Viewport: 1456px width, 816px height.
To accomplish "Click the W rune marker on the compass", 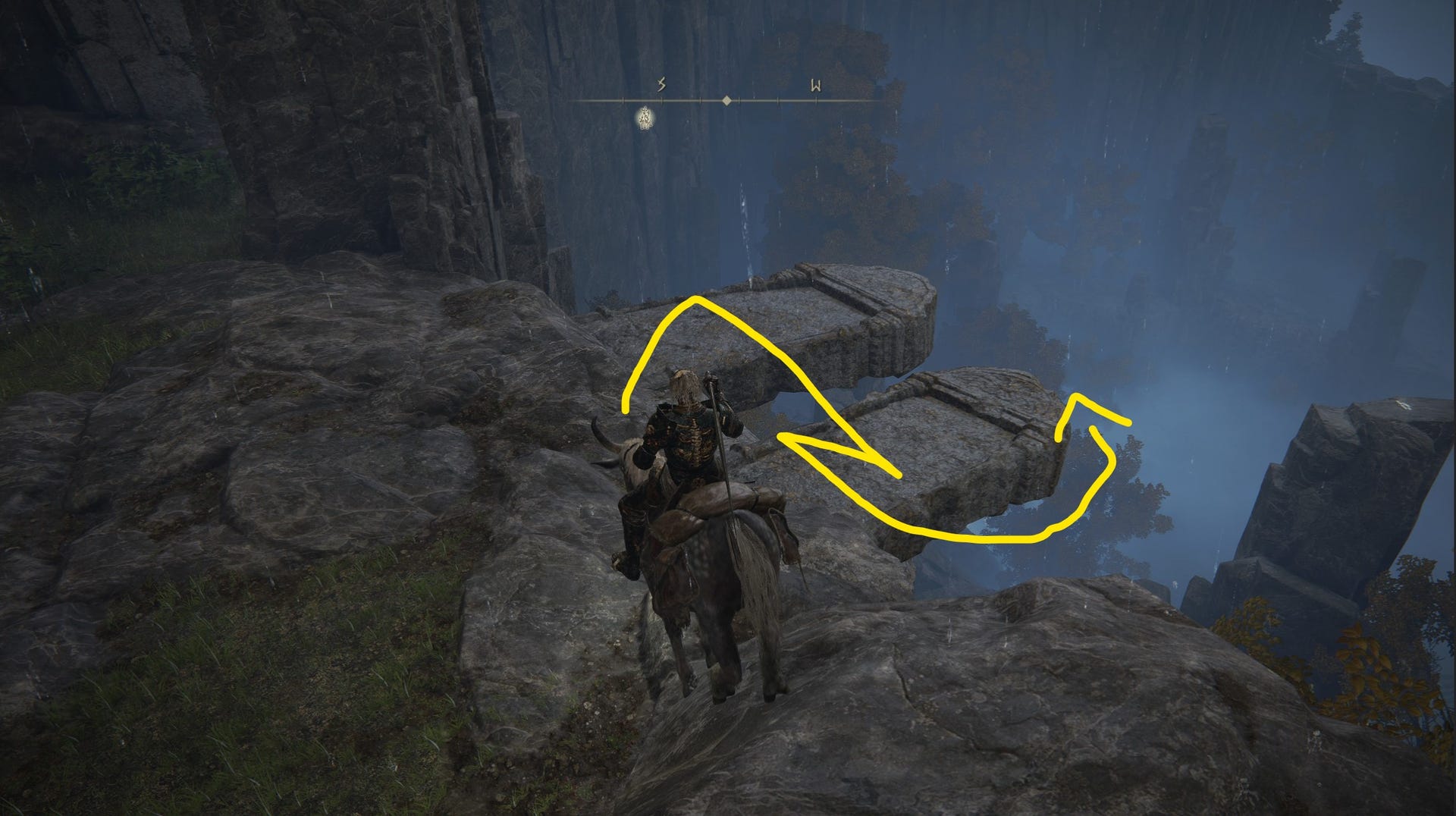I will pos(814,86).
